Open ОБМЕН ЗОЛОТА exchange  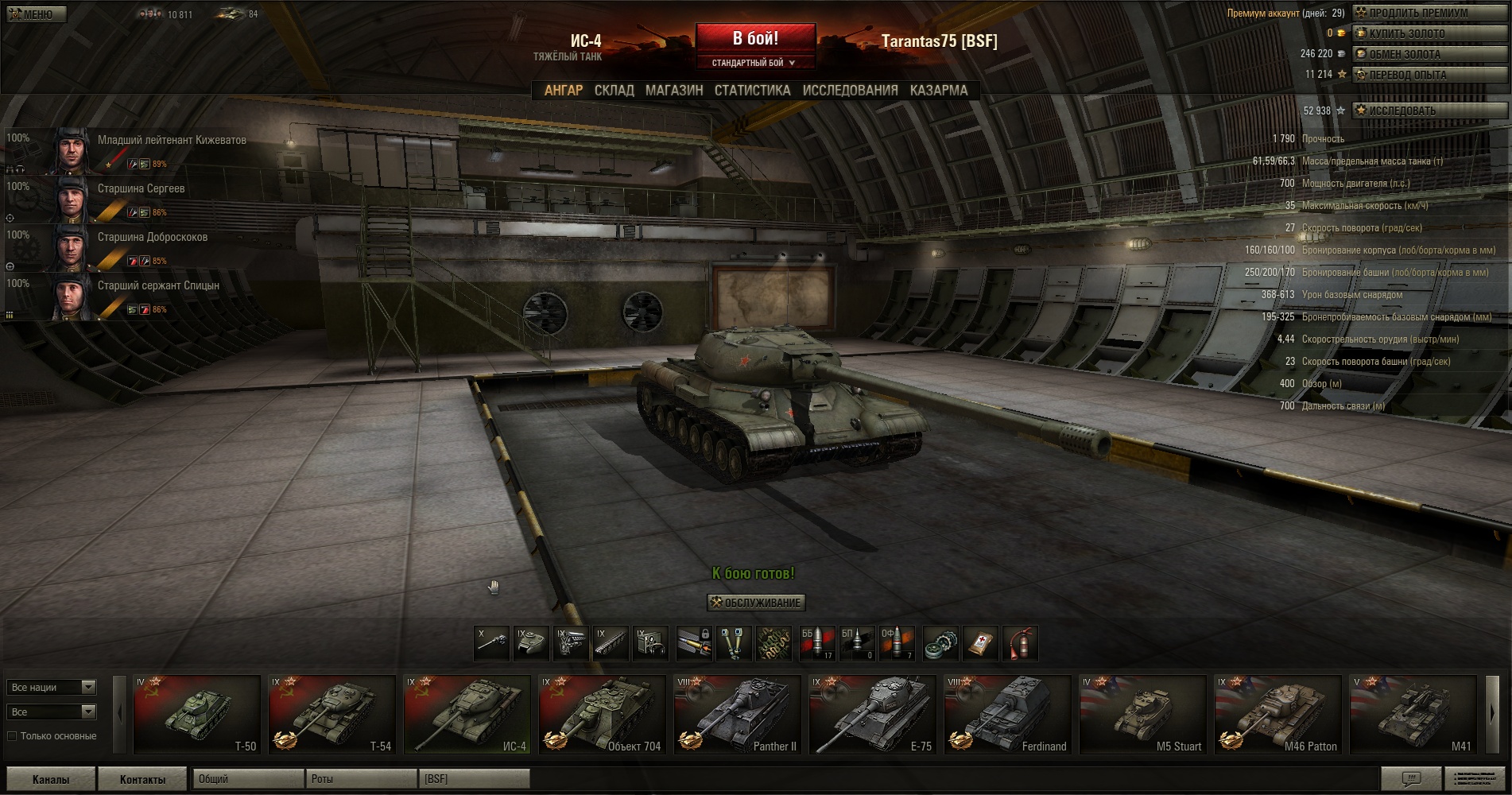point(1429,54)
